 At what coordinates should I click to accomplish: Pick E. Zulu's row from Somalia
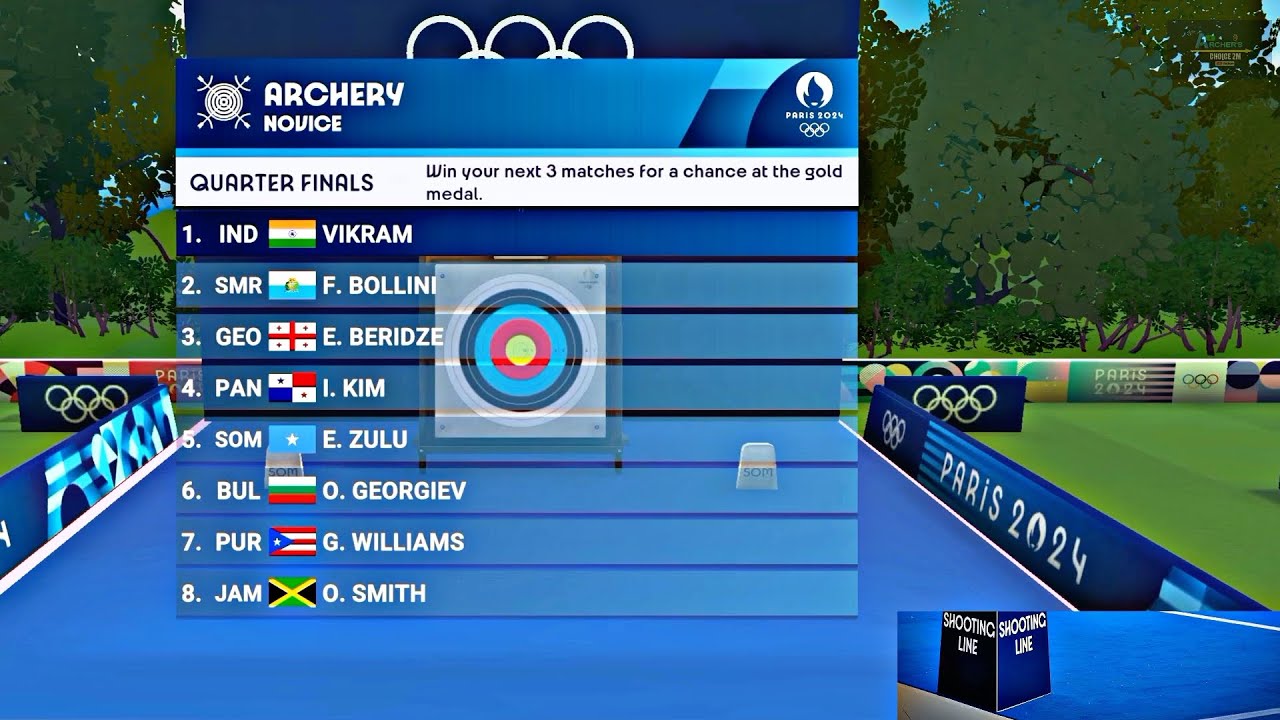click(516, 439)
